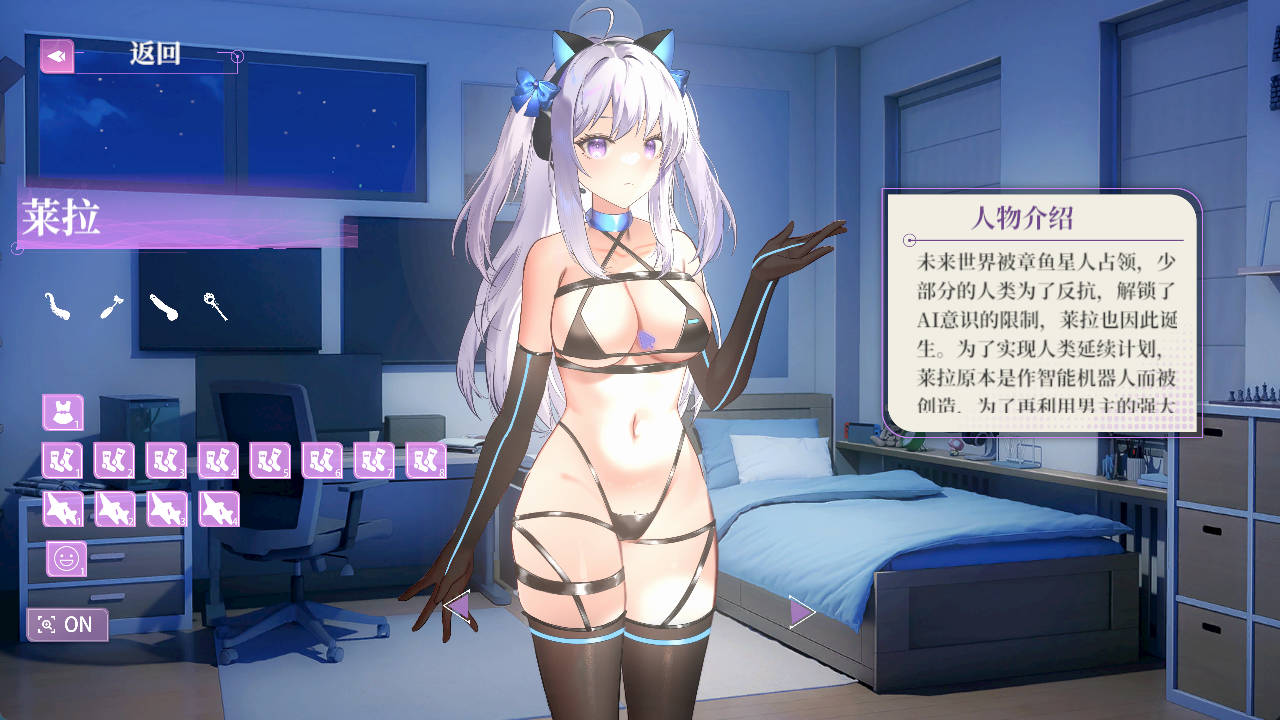The width and height of the screenshot is (1280, 720).
Task: Select the dress outfit icon numbered 1
Action: tap(62, 412)
